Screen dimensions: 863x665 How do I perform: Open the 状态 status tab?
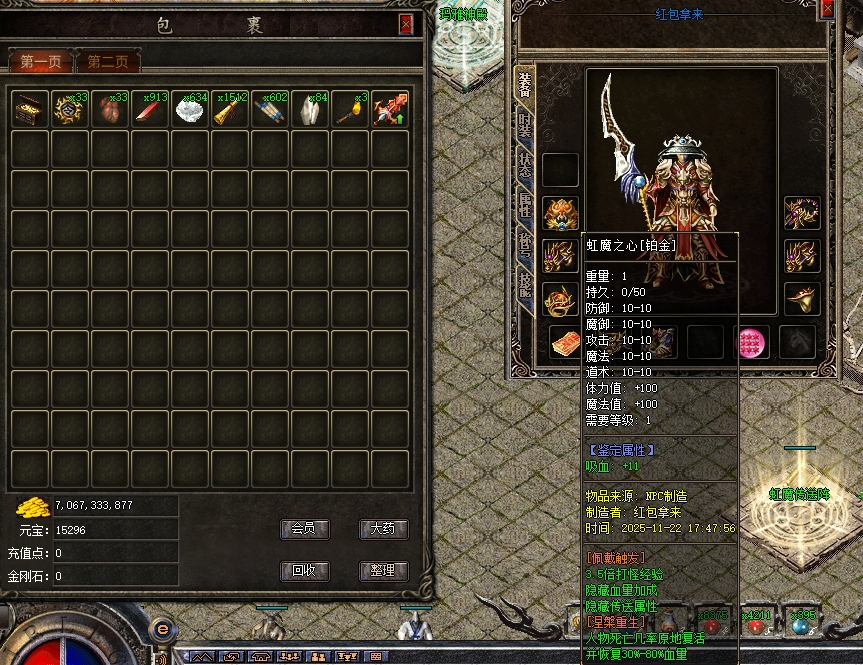tap(525, 167)
